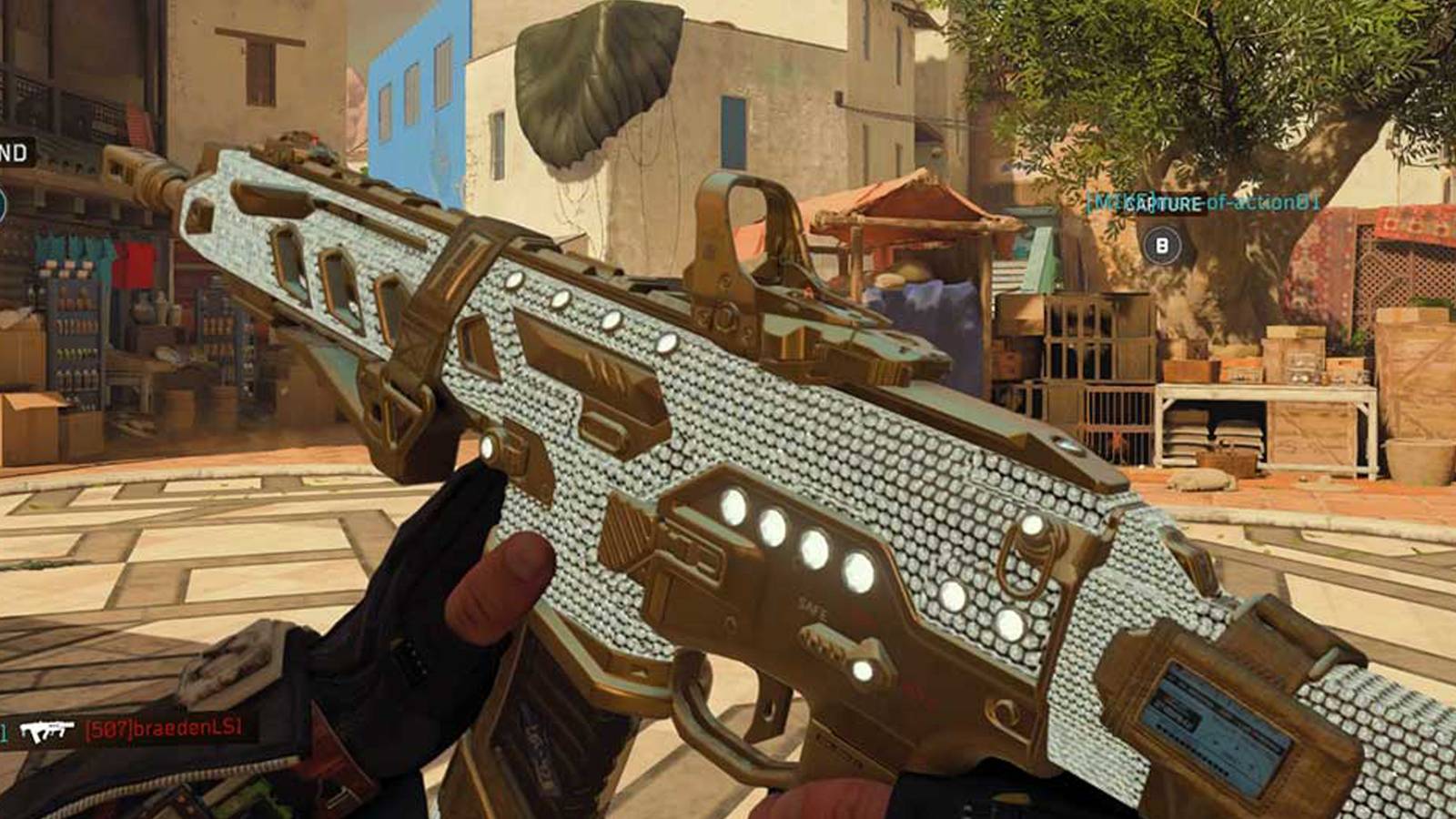Select the [507]braedenLS player name
Viewport: 1456px width, 819px height.
click(162, 727)
